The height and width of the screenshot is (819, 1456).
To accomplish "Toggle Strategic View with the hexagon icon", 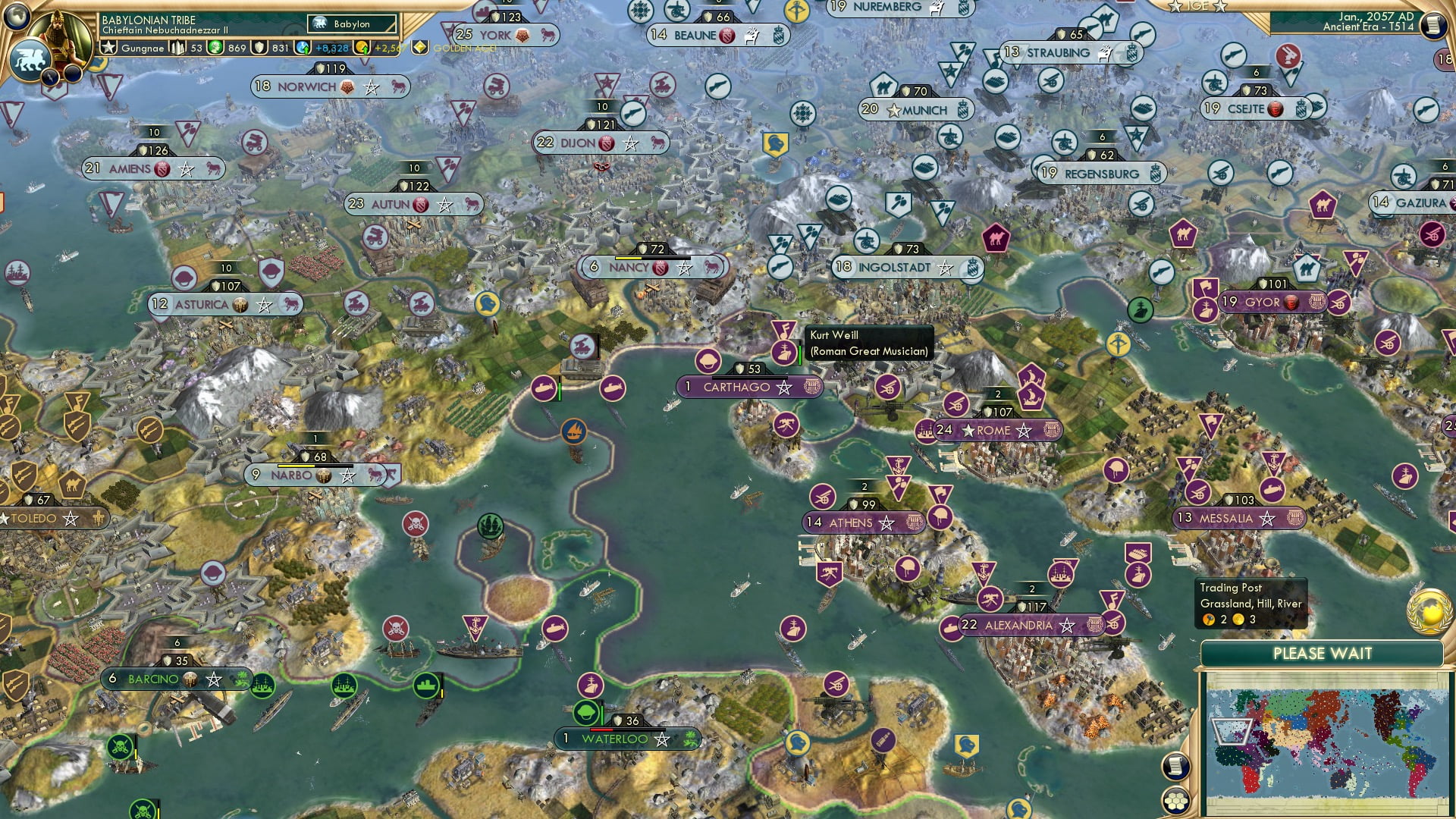I will (x=1175, y=799).
